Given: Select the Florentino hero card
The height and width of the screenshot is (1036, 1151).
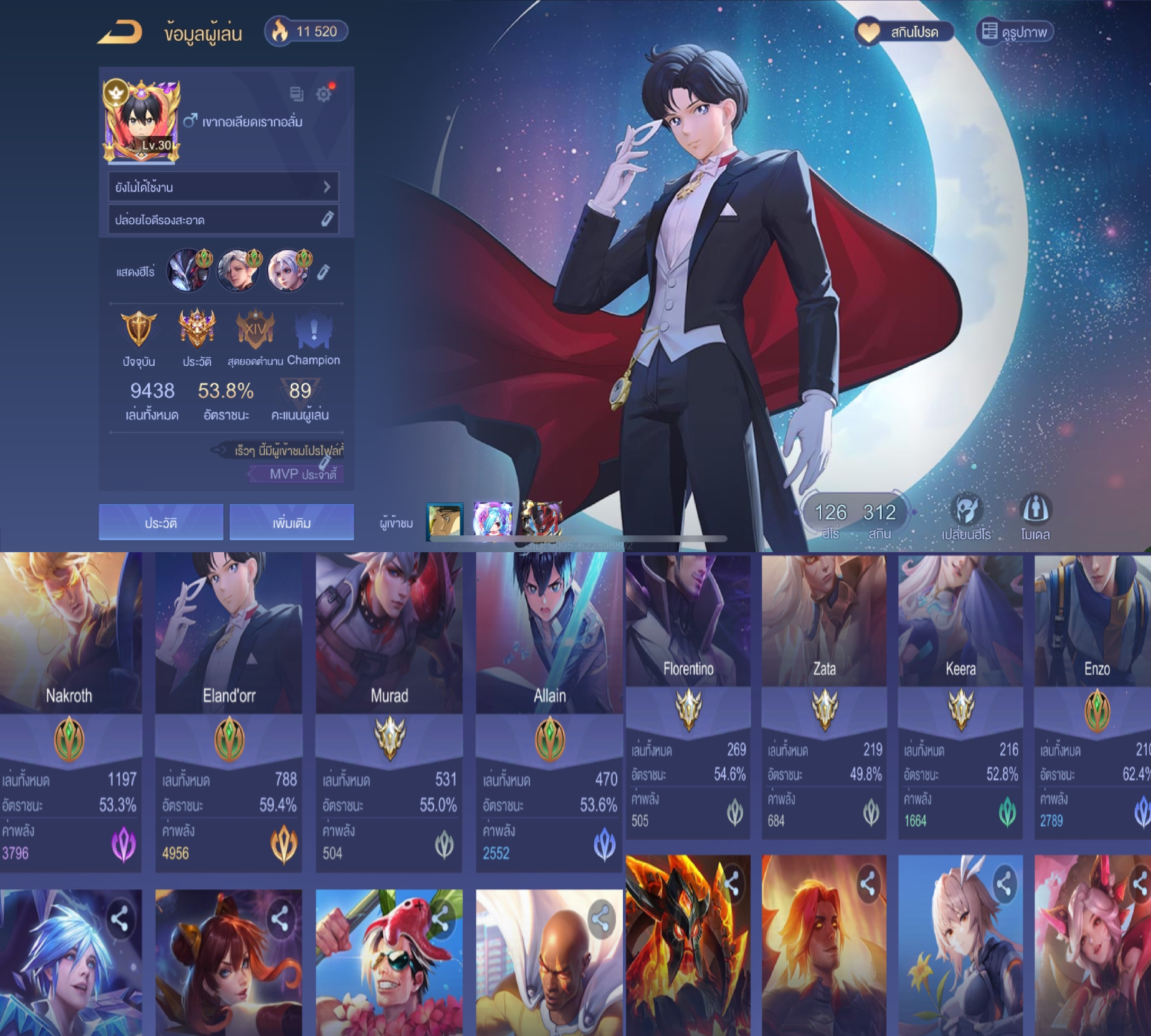Looking at the screenshot, I should coord(688,695).
